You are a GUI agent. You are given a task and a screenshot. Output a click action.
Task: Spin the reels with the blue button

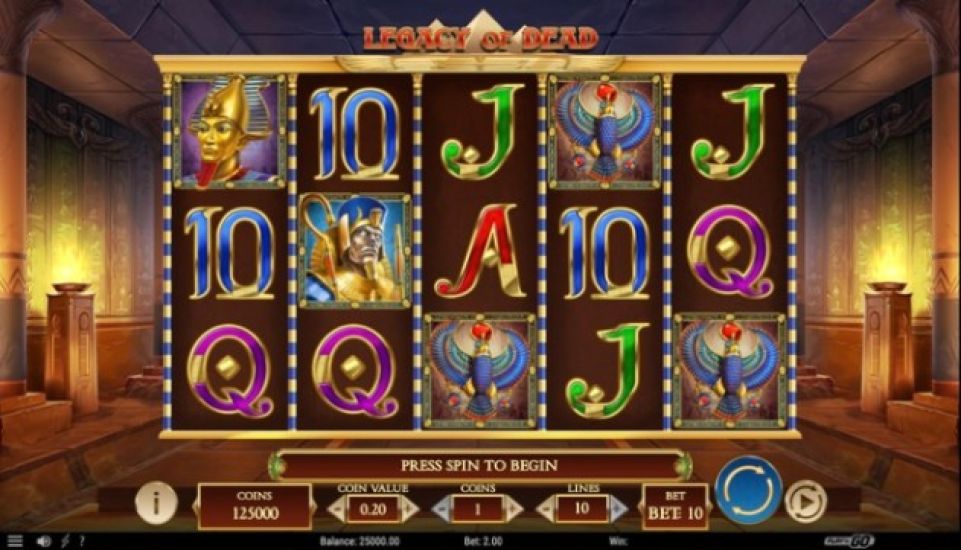point(748,491)
